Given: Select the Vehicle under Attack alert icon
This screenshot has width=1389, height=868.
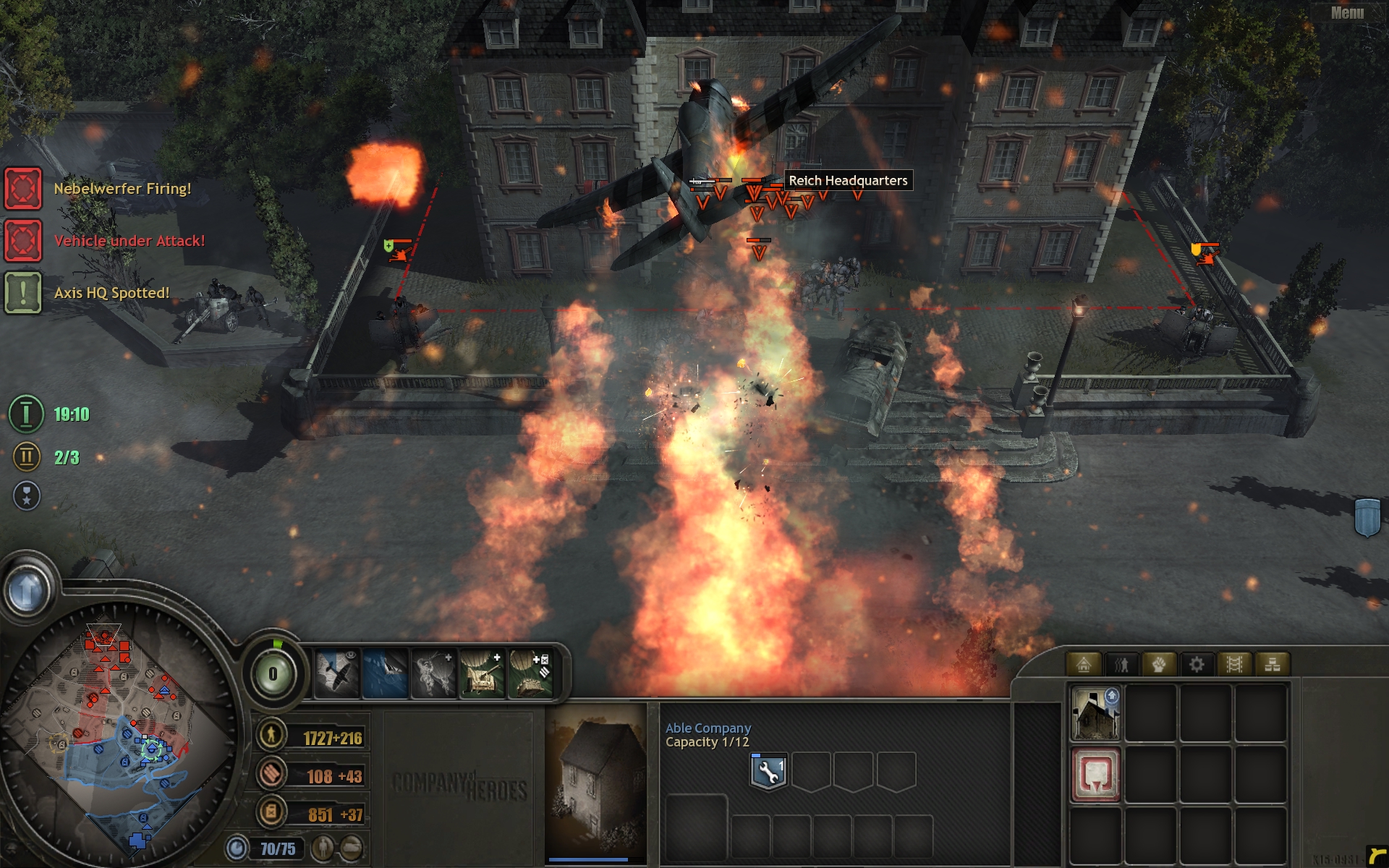Looking at the screenshot, I should 23,241.
